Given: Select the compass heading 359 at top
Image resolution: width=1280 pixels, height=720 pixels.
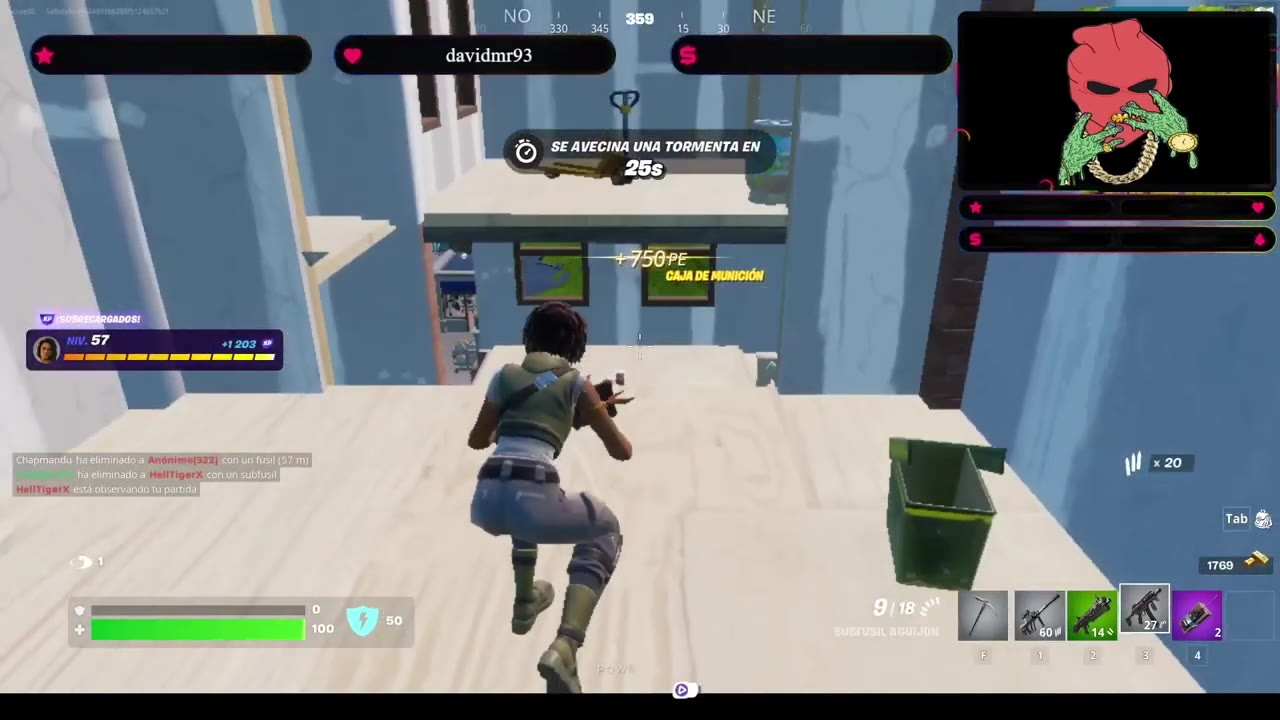Looking at the screenshot, I should tap(639, 18).
